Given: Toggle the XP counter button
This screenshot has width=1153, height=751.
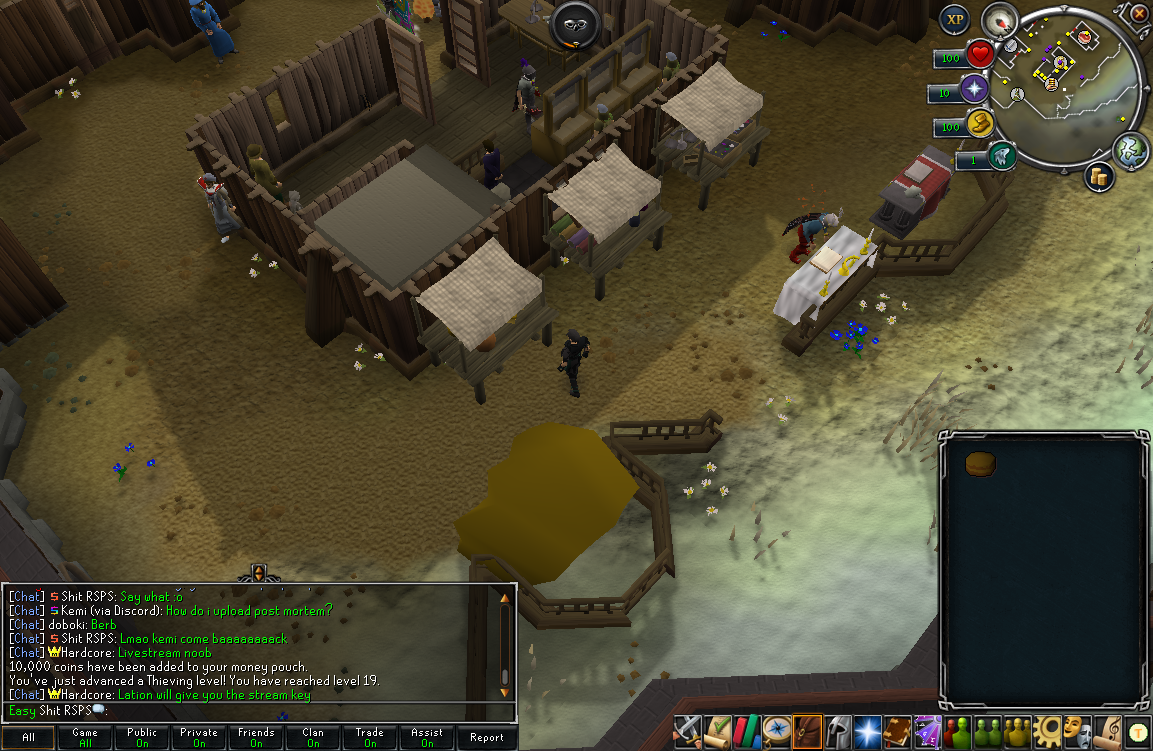Looking at the screenshot, I should tap(954, 18).
